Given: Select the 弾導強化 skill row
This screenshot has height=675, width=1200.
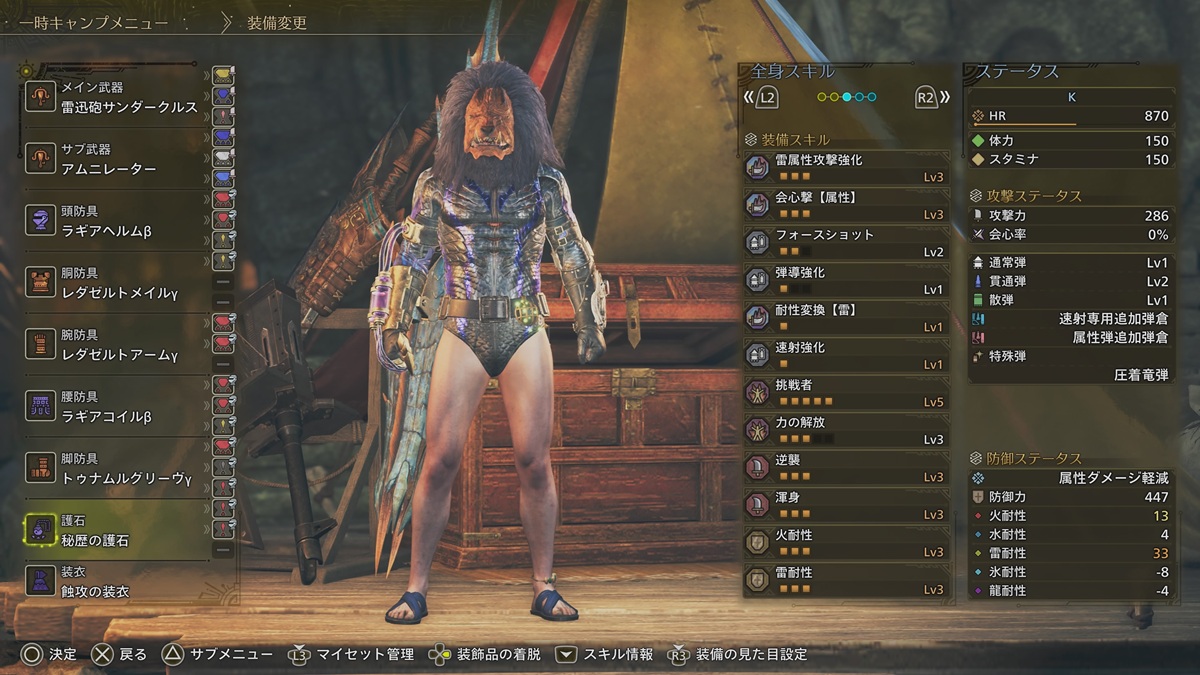Looking at the screenshot, I should click(x=846, y=280).
